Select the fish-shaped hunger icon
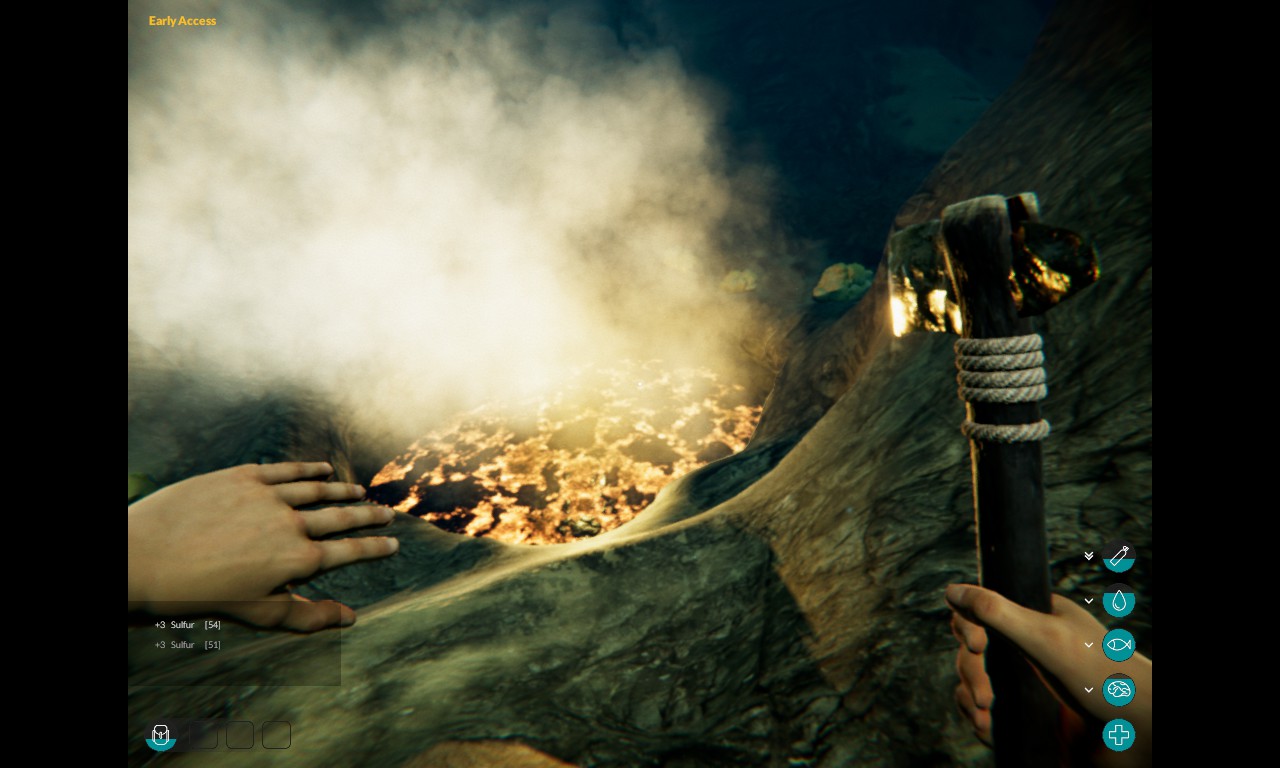 pos(1119,645)
